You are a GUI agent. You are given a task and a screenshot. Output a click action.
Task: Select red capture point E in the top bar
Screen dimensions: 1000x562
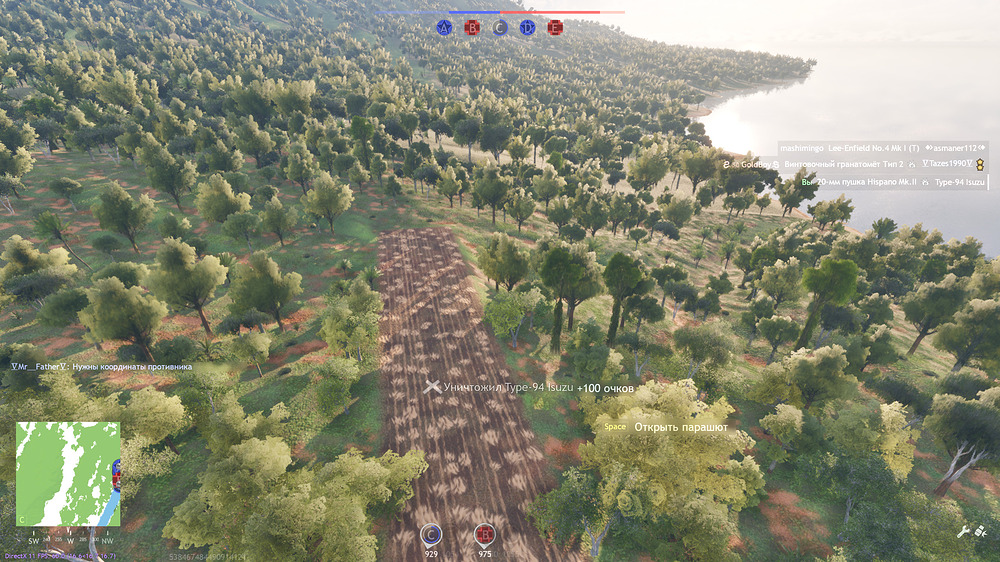[555, 28]
